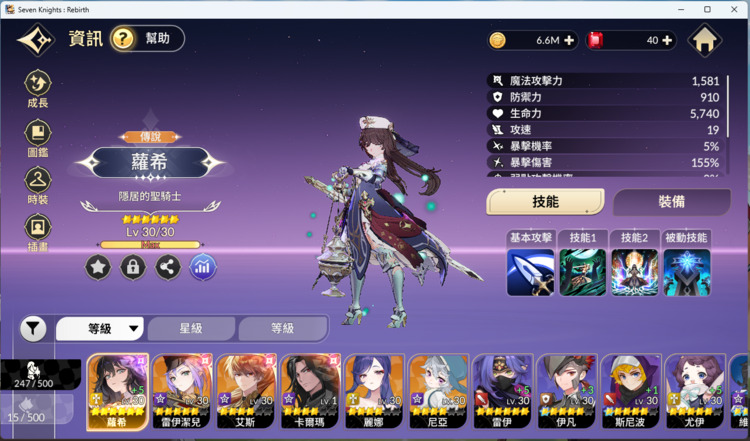View the 技能1 skill icon
Viewport: 750px width, 441px height.
tap(582, 272)
